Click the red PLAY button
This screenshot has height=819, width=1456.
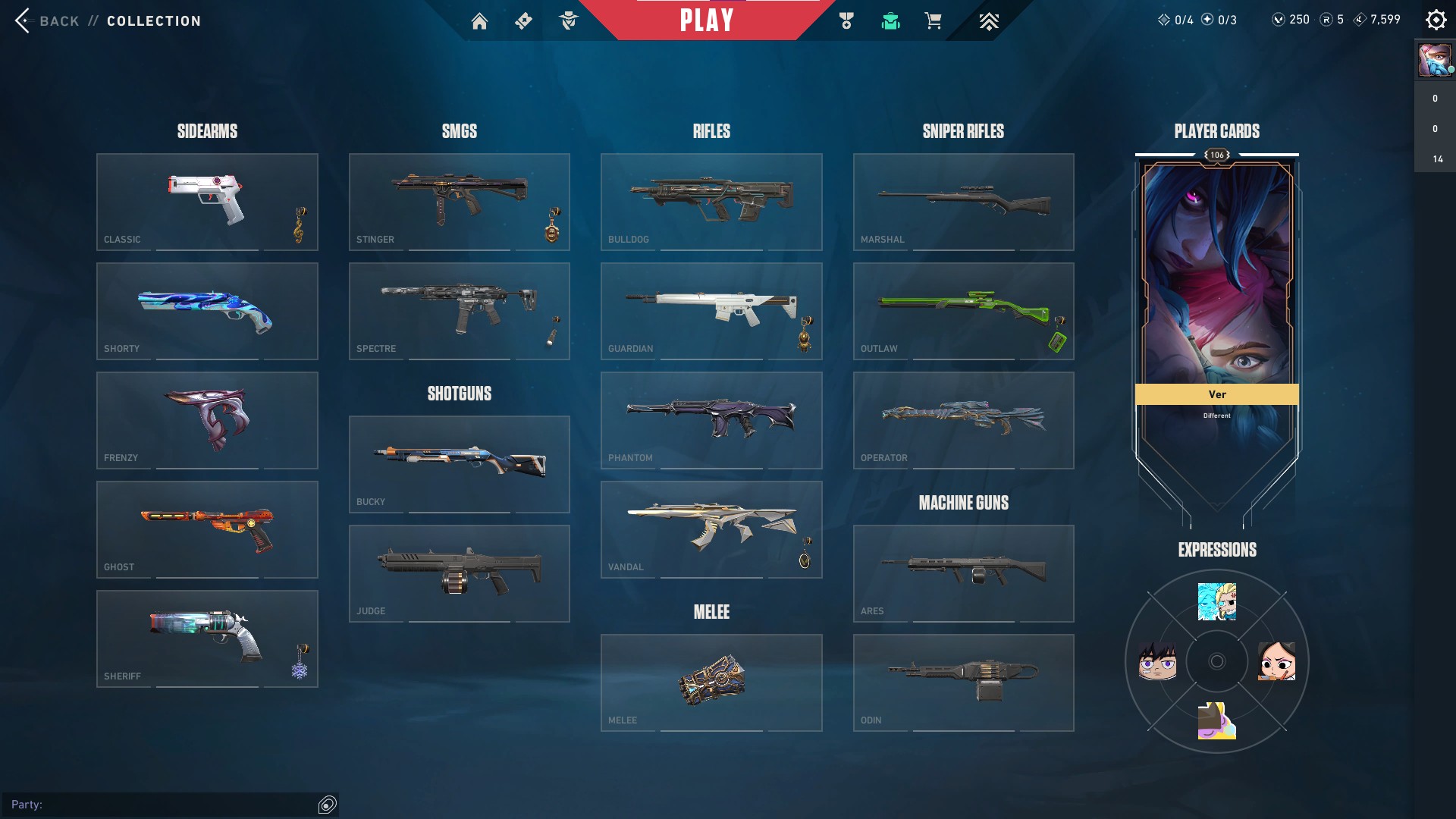(x=706, y=20)
